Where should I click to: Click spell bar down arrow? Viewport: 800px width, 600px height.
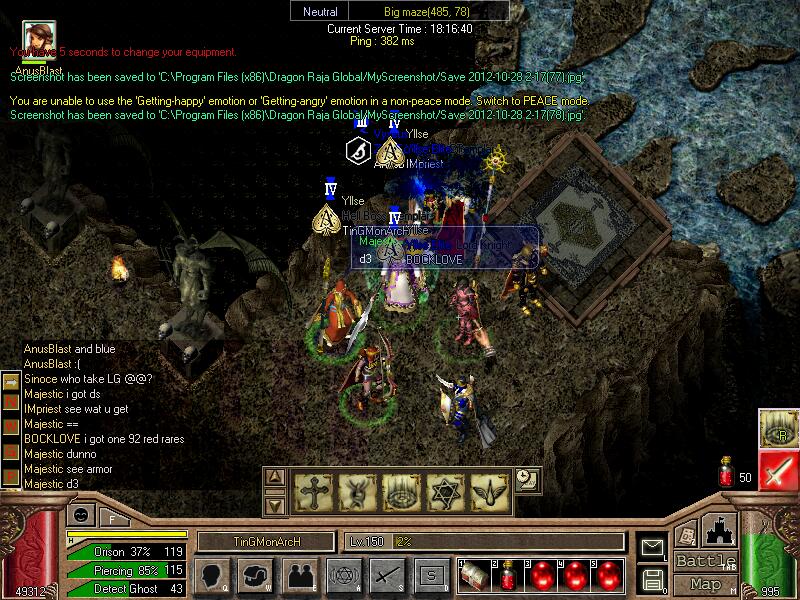coord(276,505)
